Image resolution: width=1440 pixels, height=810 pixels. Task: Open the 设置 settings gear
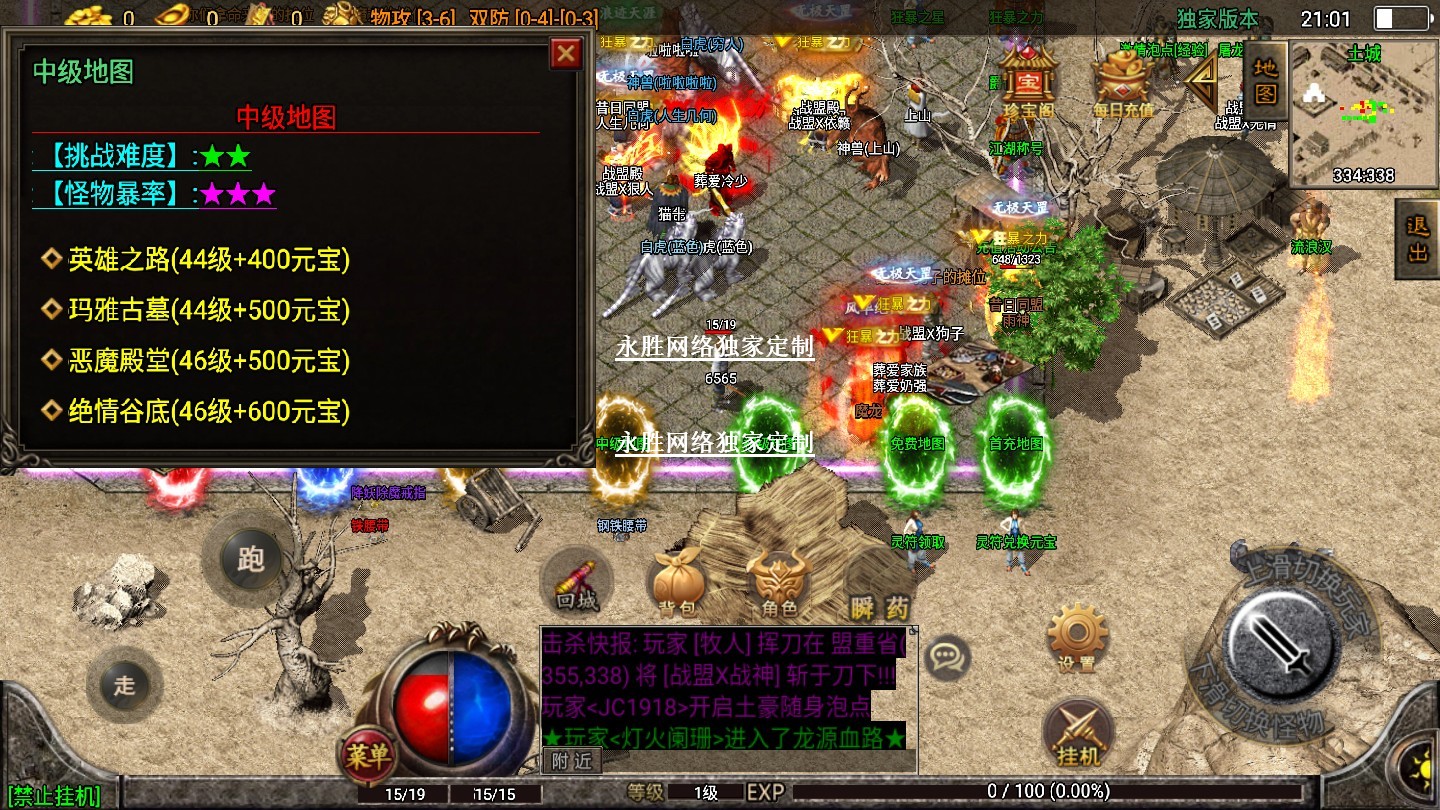click(1077, 638)
